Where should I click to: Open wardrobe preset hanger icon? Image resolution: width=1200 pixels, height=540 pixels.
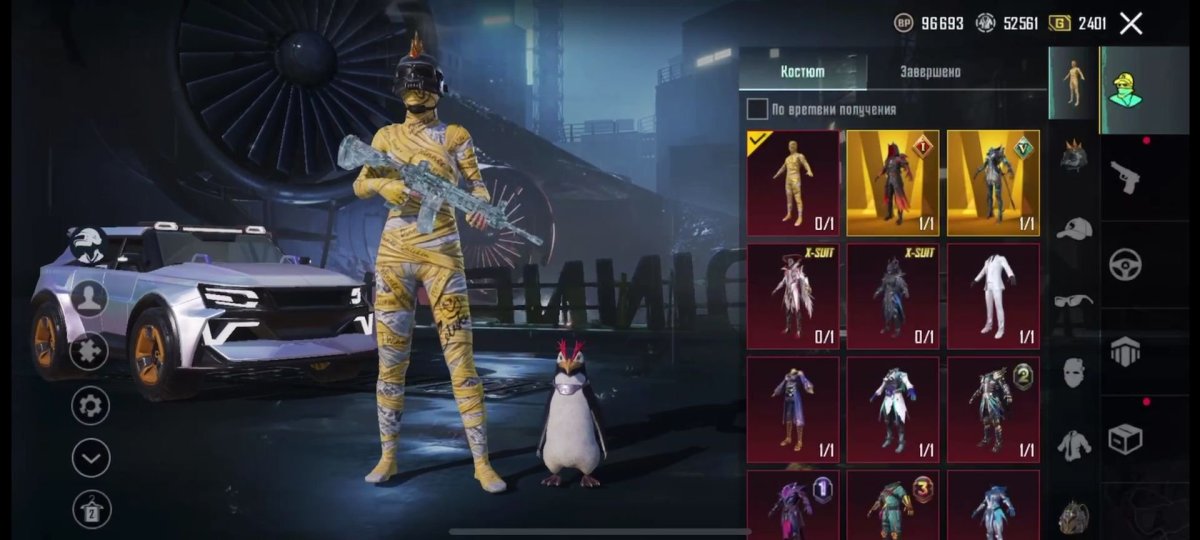[91, 510]
